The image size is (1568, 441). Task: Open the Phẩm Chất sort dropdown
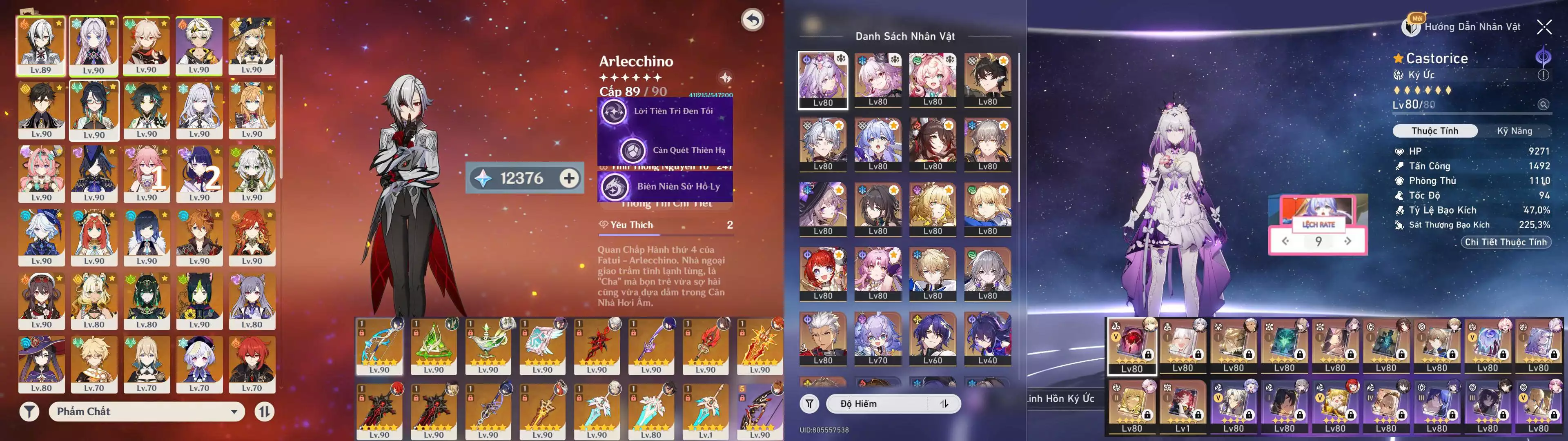[x=147, y=412]
